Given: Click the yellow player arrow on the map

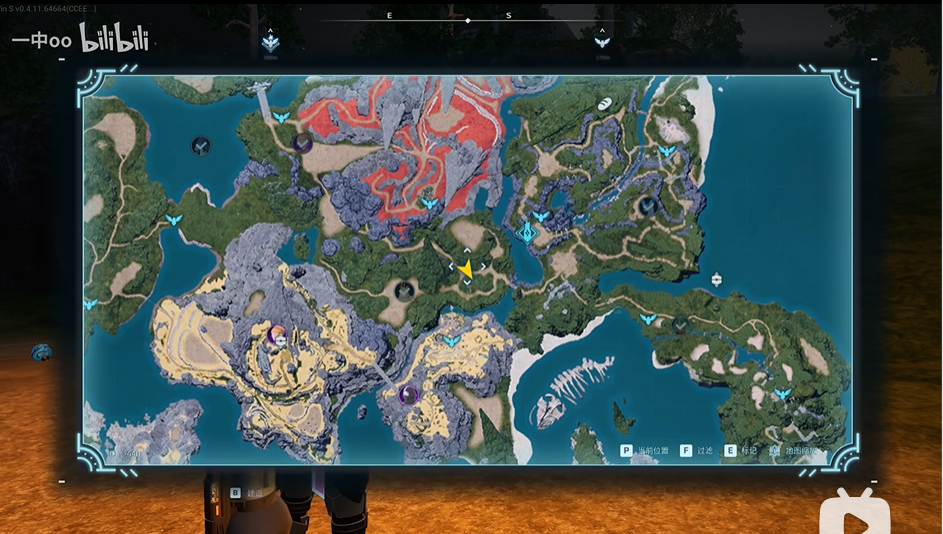Looking at the screenshot, I should click(x=465, y=269).
